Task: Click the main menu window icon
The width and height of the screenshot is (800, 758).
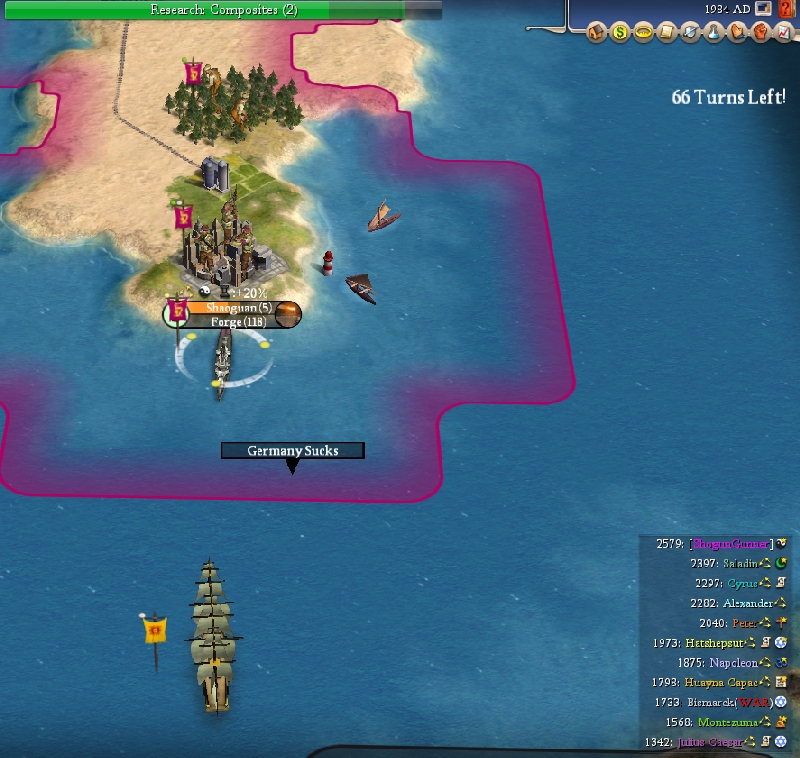Action: click(764, 9)
